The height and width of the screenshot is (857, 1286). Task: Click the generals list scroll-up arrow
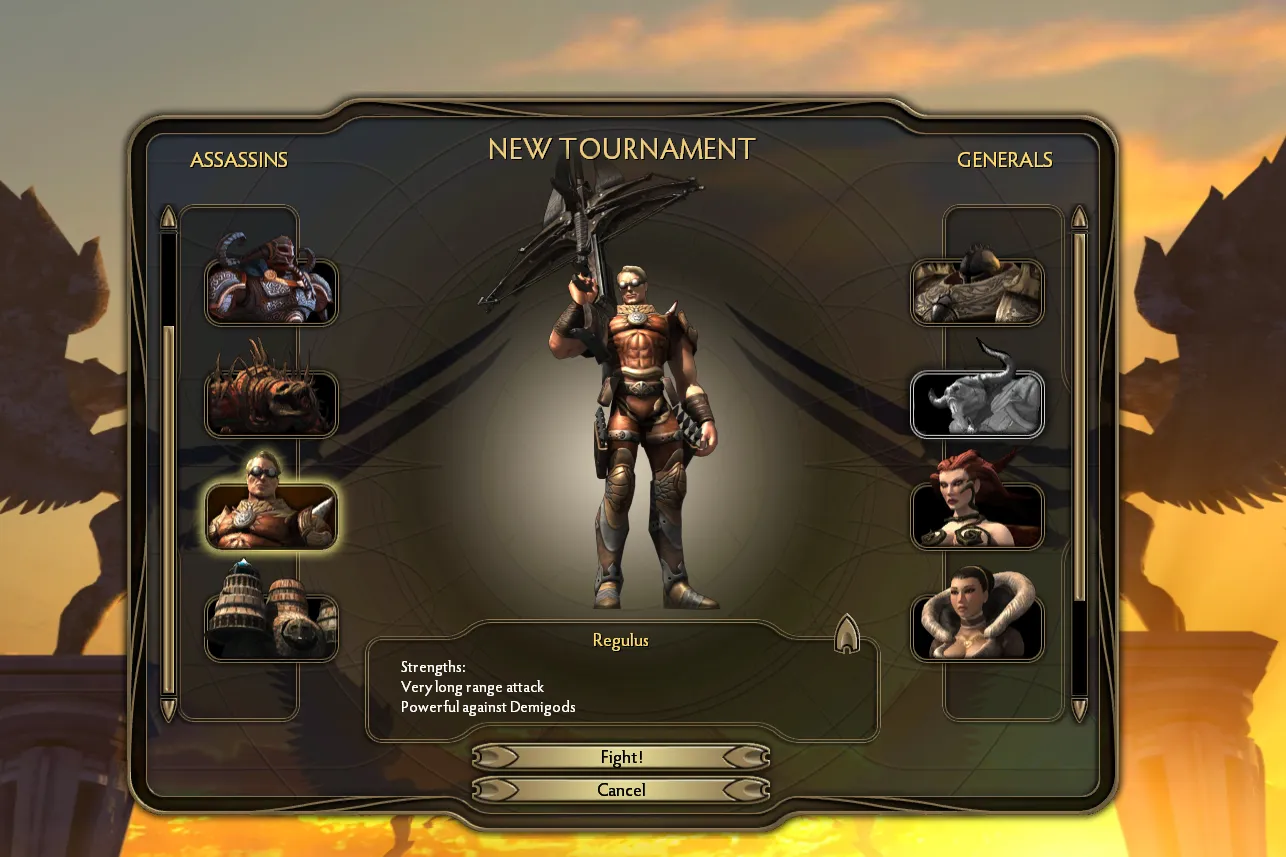(1079, 217)
